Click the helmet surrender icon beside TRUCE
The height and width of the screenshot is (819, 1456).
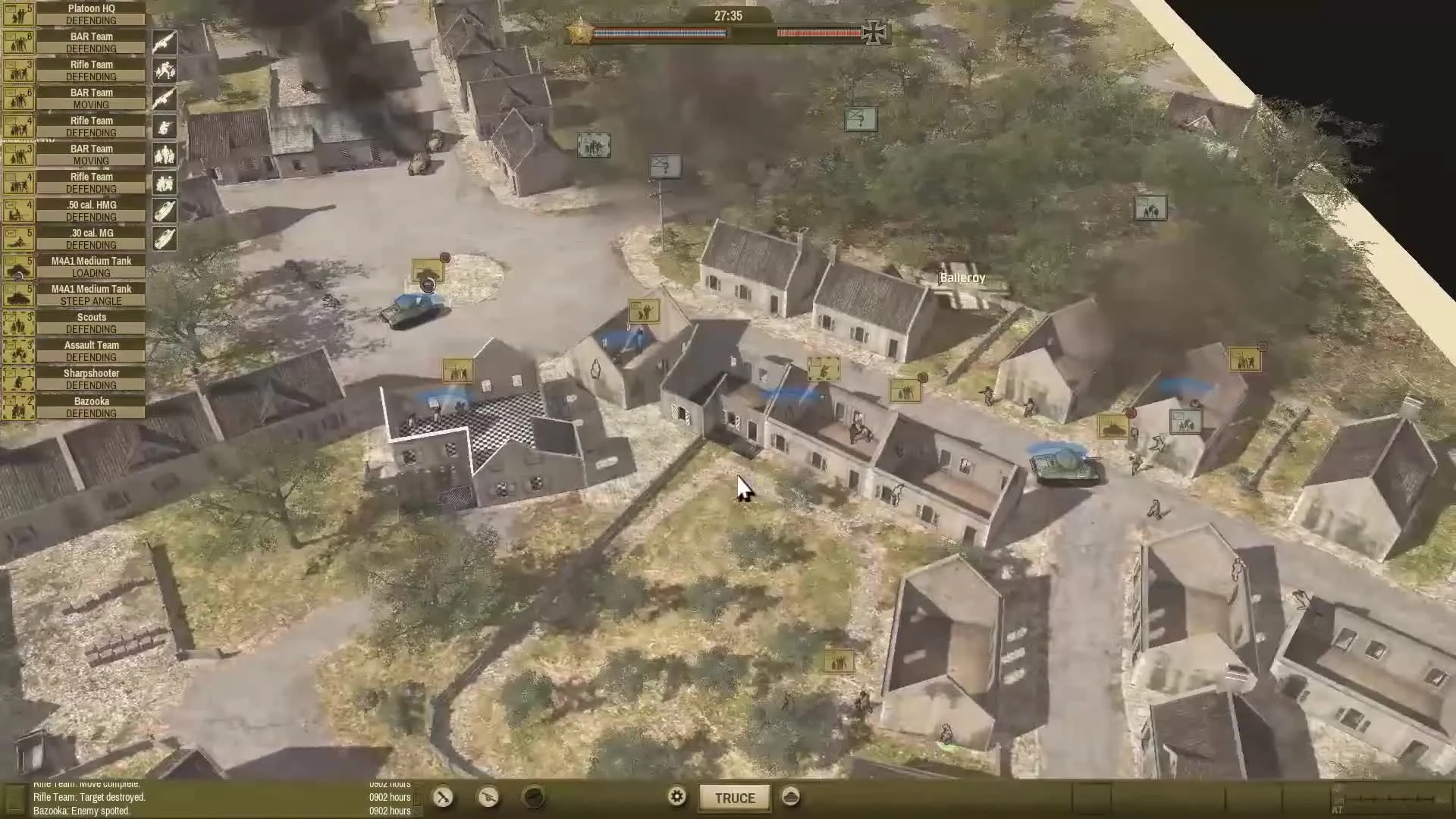(x=790, y=798)
